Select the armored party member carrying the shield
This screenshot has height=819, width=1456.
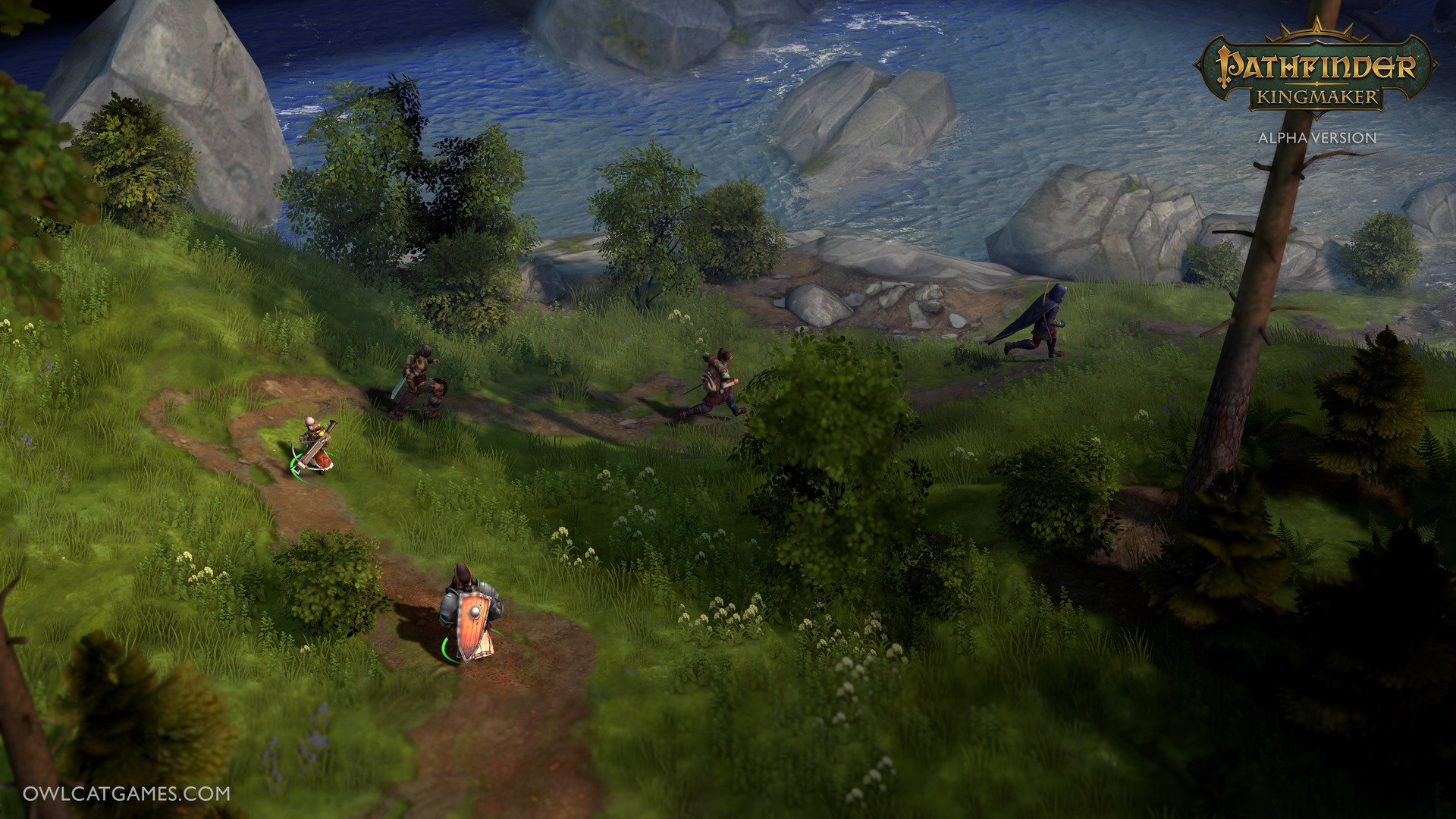[471, 613]
